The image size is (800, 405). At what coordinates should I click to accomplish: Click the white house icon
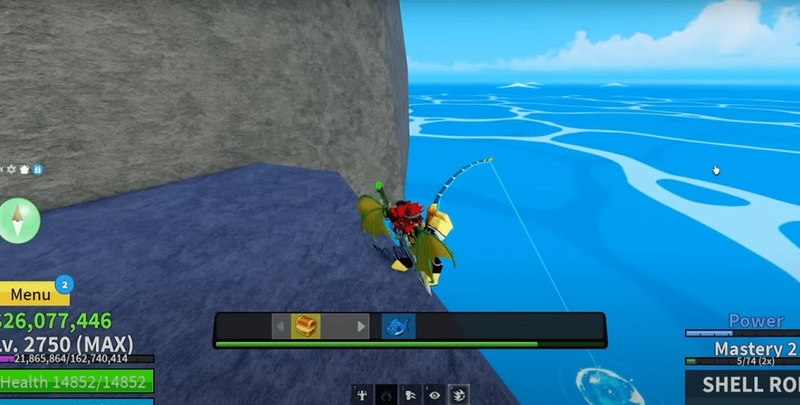(x=25, y=170)
